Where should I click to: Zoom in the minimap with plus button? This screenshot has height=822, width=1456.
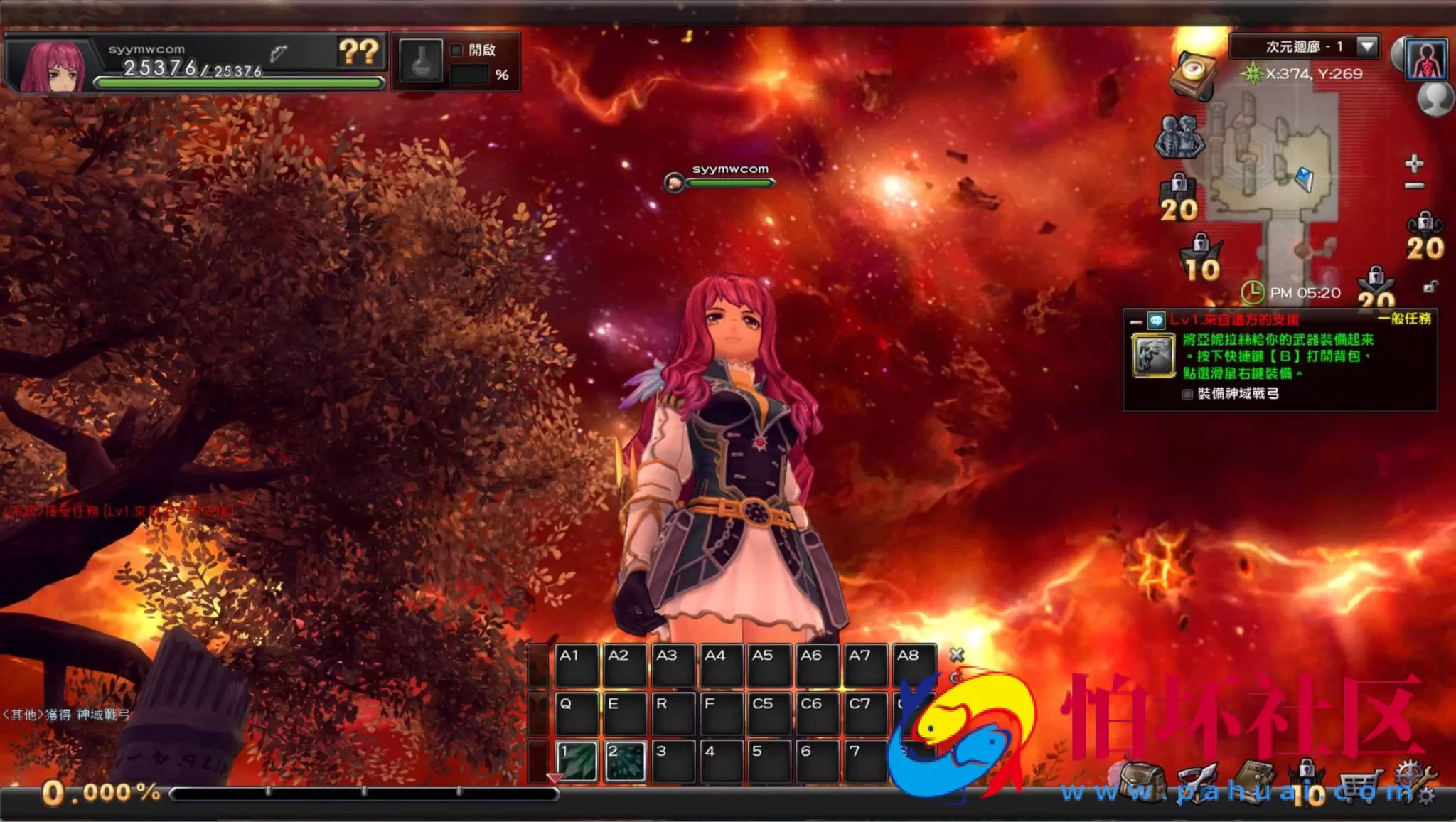(x=1414, y=164)
